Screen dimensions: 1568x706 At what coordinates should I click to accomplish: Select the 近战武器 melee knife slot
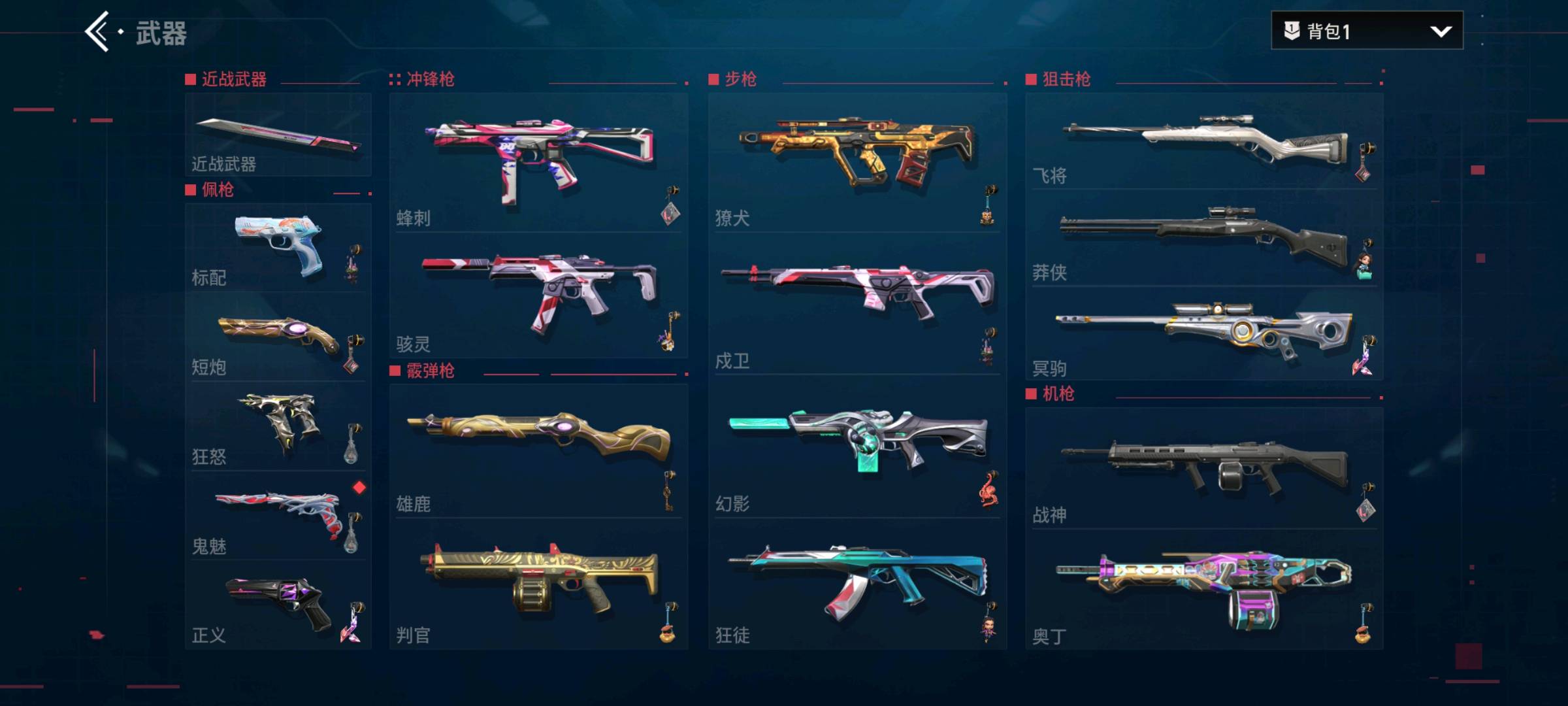click(x=278, y=135)
